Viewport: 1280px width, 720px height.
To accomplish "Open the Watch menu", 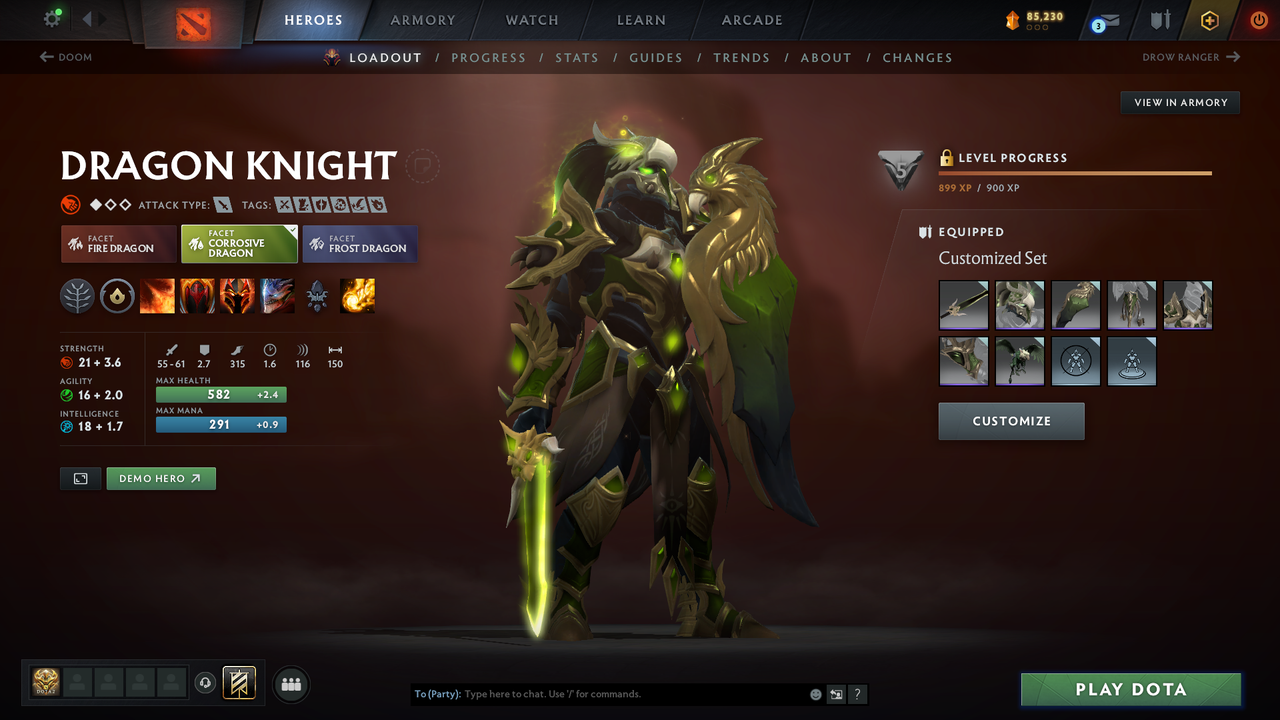I will (x=531, y=20).
